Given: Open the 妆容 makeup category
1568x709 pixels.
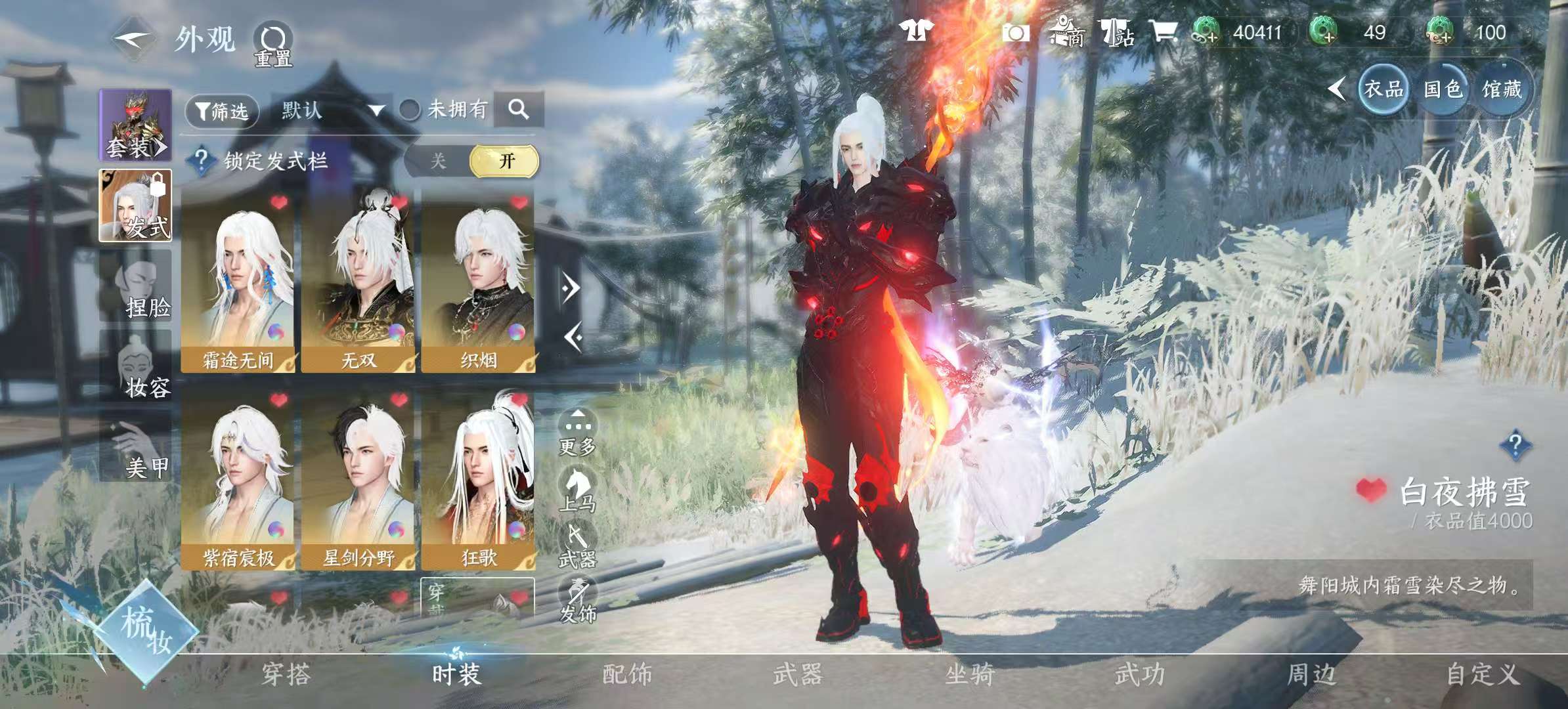Looking at the screenshot, I should click(136, 368).
